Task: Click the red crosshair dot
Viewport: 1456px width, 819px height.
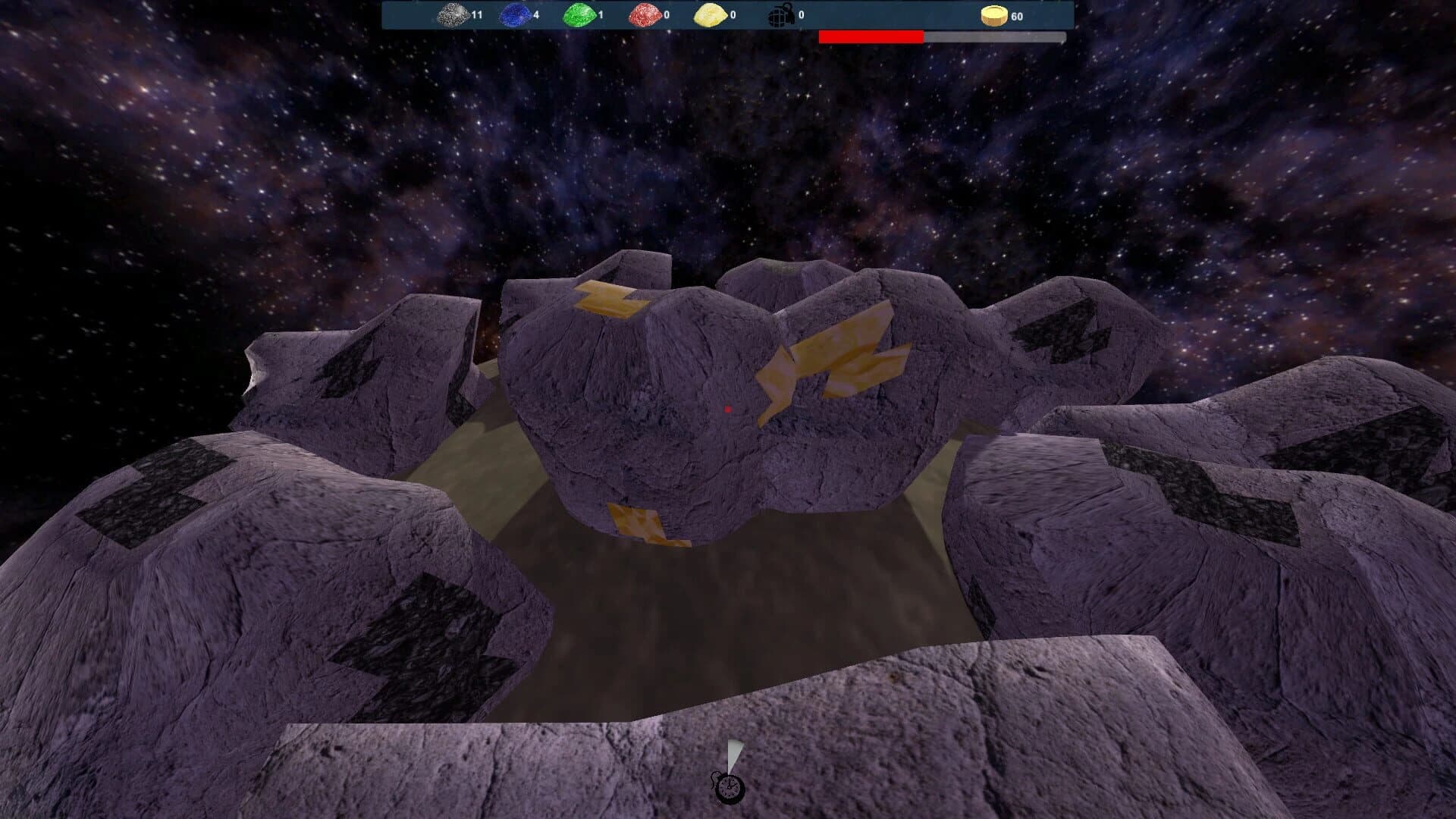Action: 729,409
